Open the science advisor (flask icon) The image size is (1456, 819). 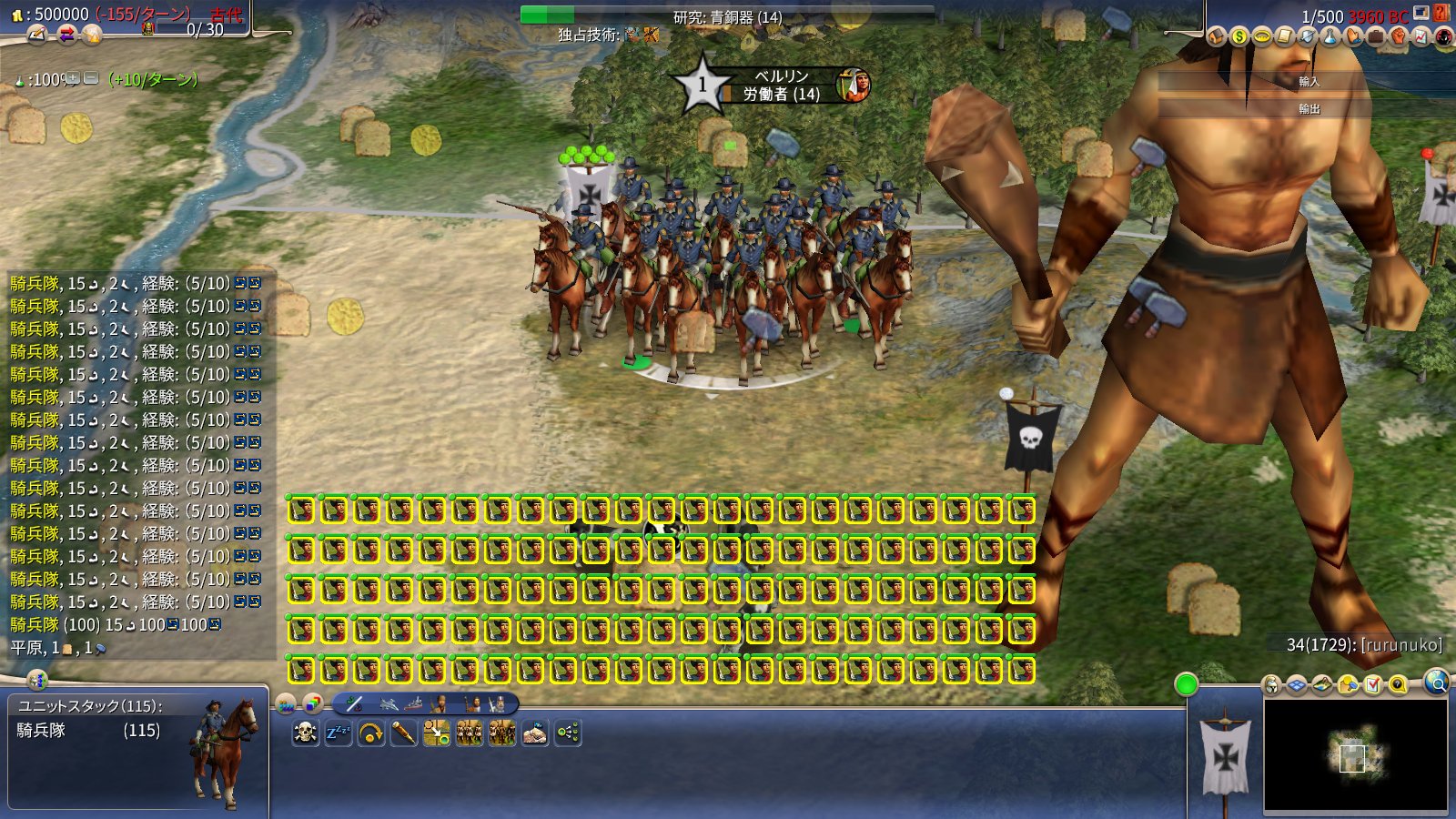point(1330,37)
